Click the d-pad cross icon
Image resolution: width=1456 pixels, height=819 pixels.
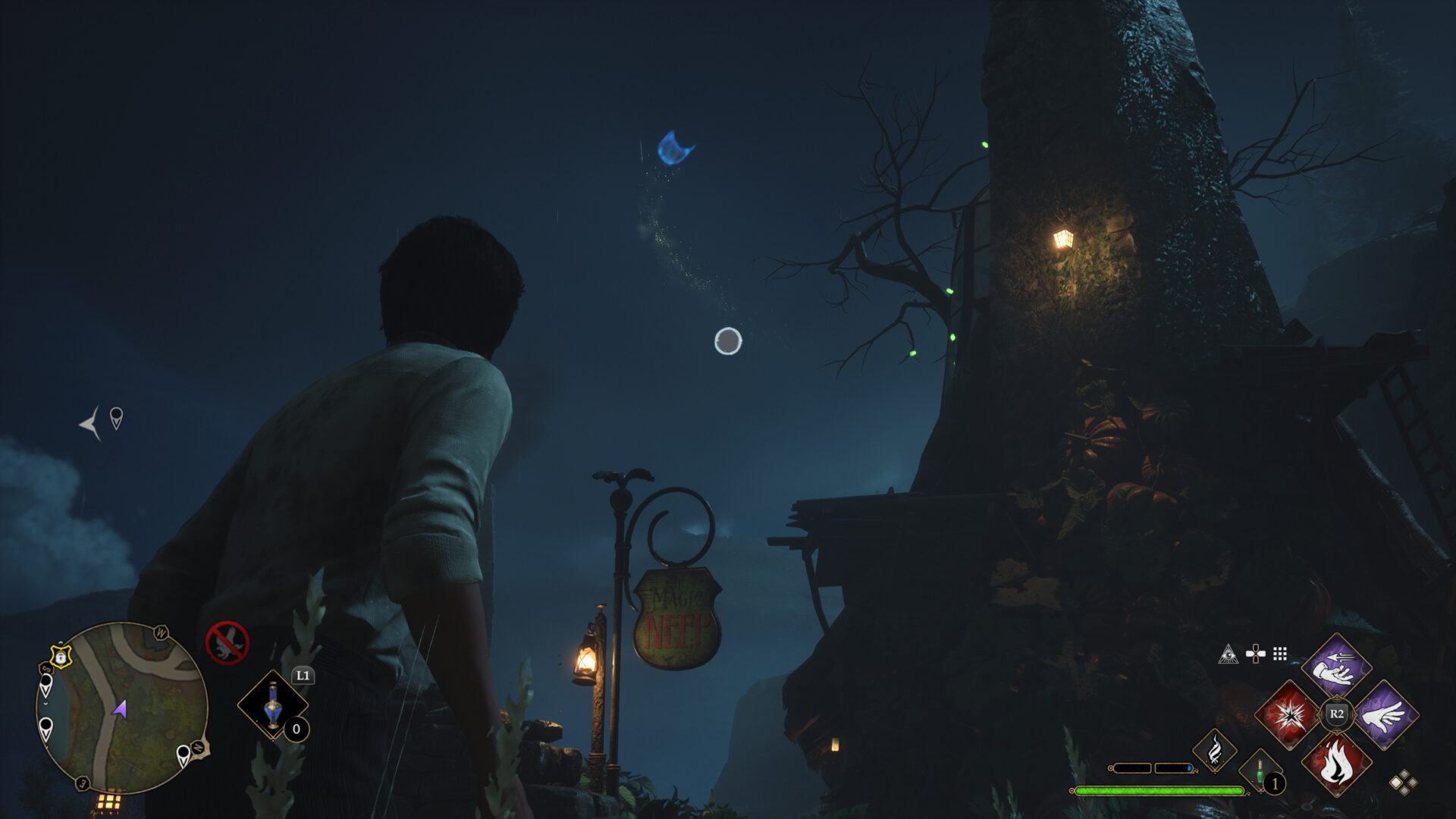[x=1255, y=654]
